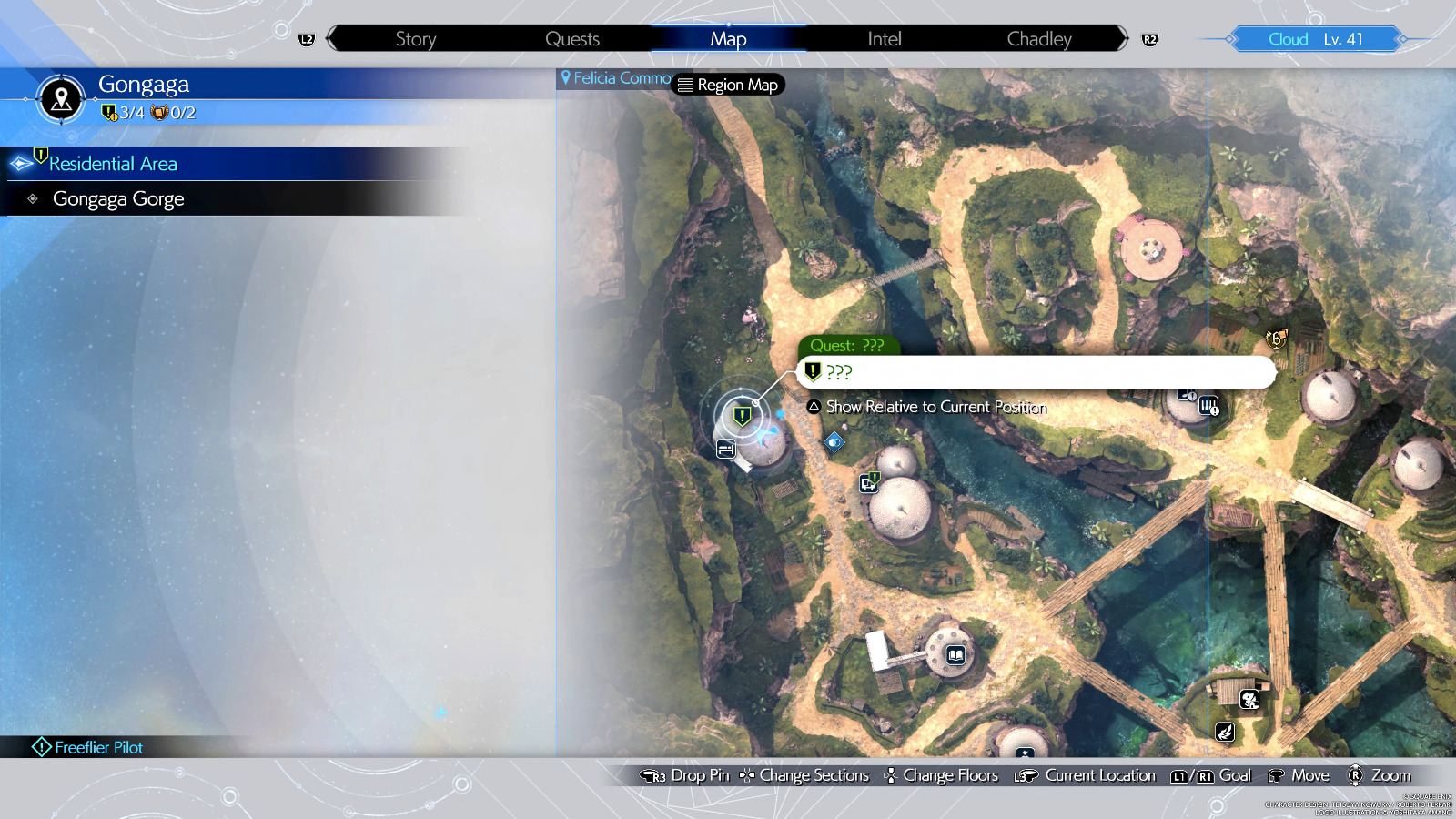Viewport: 1456px width, 819px height.
Task: Choose Gongaga Gorge section
Action: pos(118,199)
